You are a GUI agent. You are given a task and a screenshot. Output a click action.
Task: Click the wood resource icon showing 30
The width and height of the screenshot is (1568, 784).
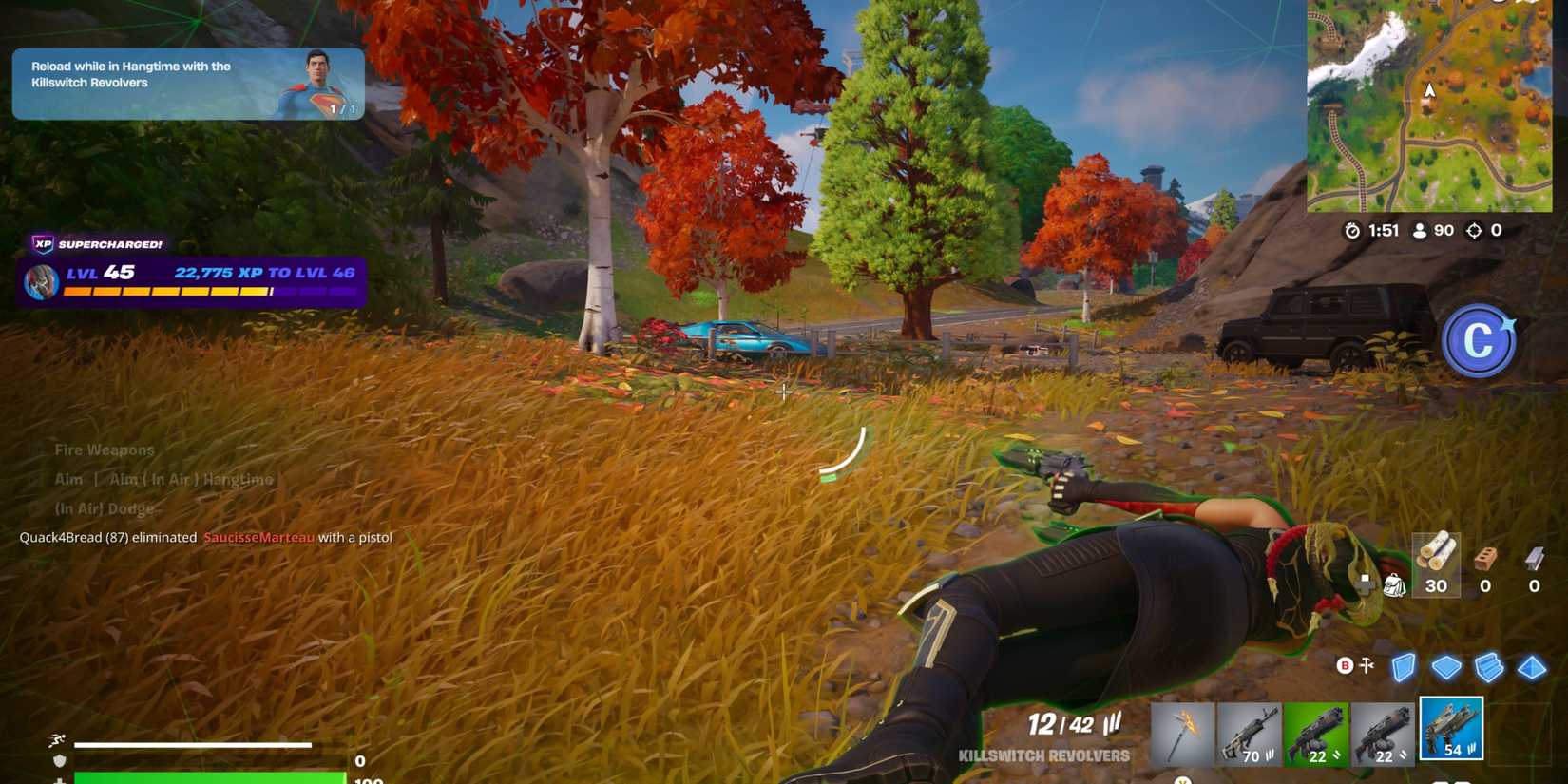(x=1435, y=567)
